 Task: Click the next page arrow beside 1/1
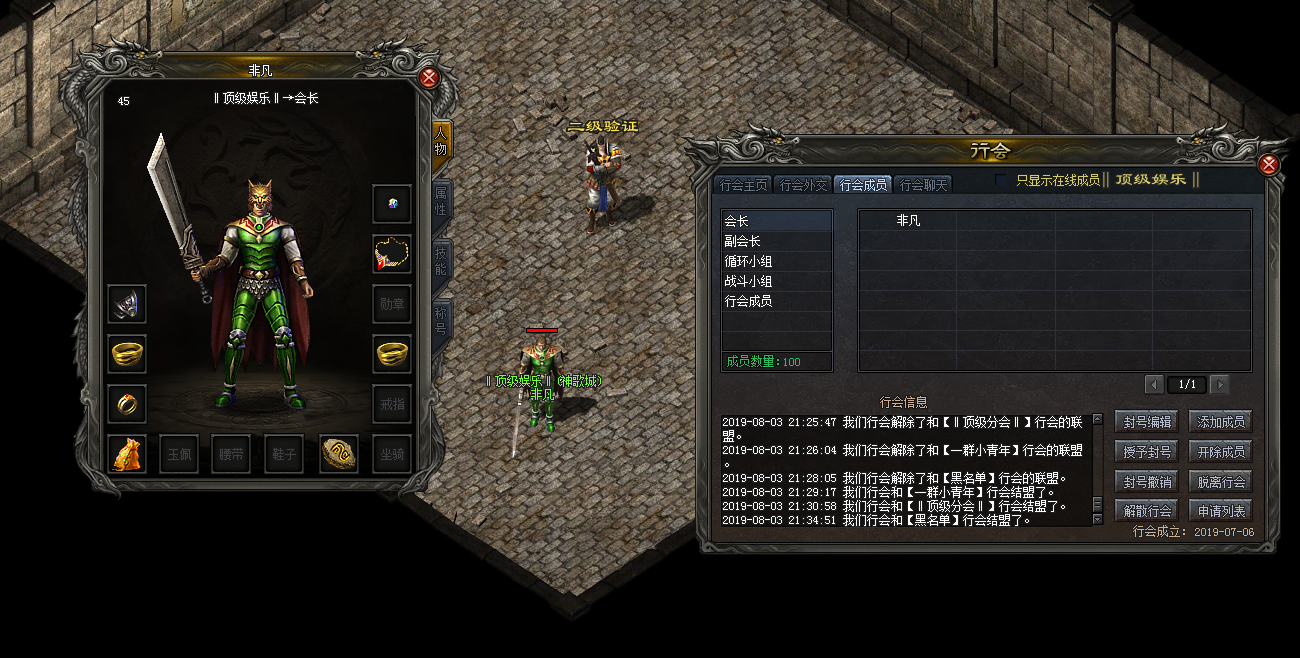click(1219, 385)
